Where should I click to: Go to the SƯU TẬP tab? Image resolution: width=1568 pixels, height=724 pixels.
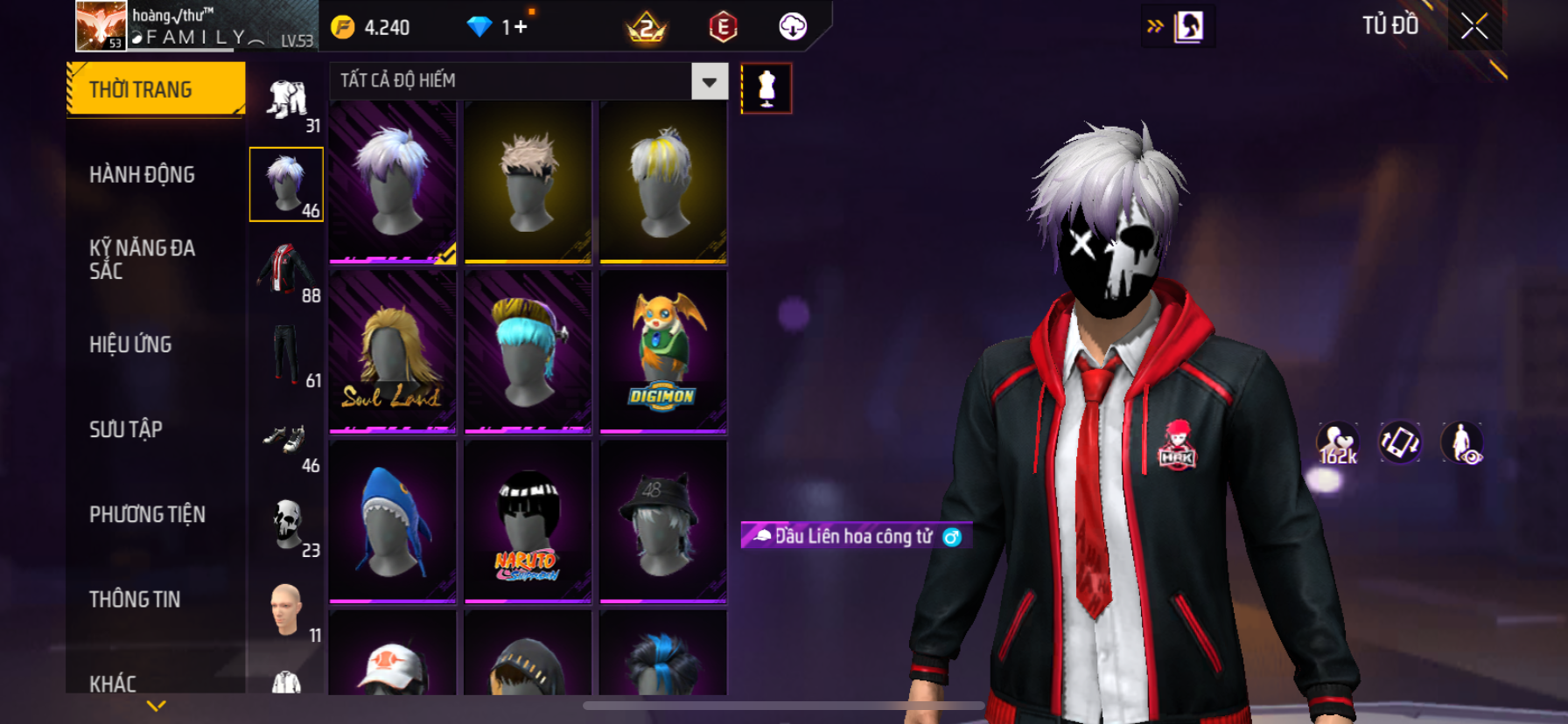click(126, 429)
